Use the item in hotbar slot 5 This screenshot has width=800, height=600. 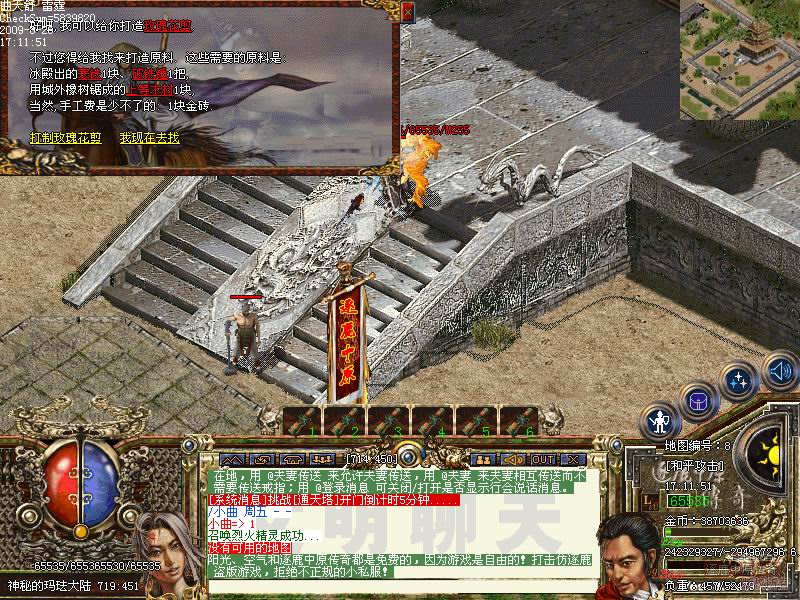[x=474, y=421]
